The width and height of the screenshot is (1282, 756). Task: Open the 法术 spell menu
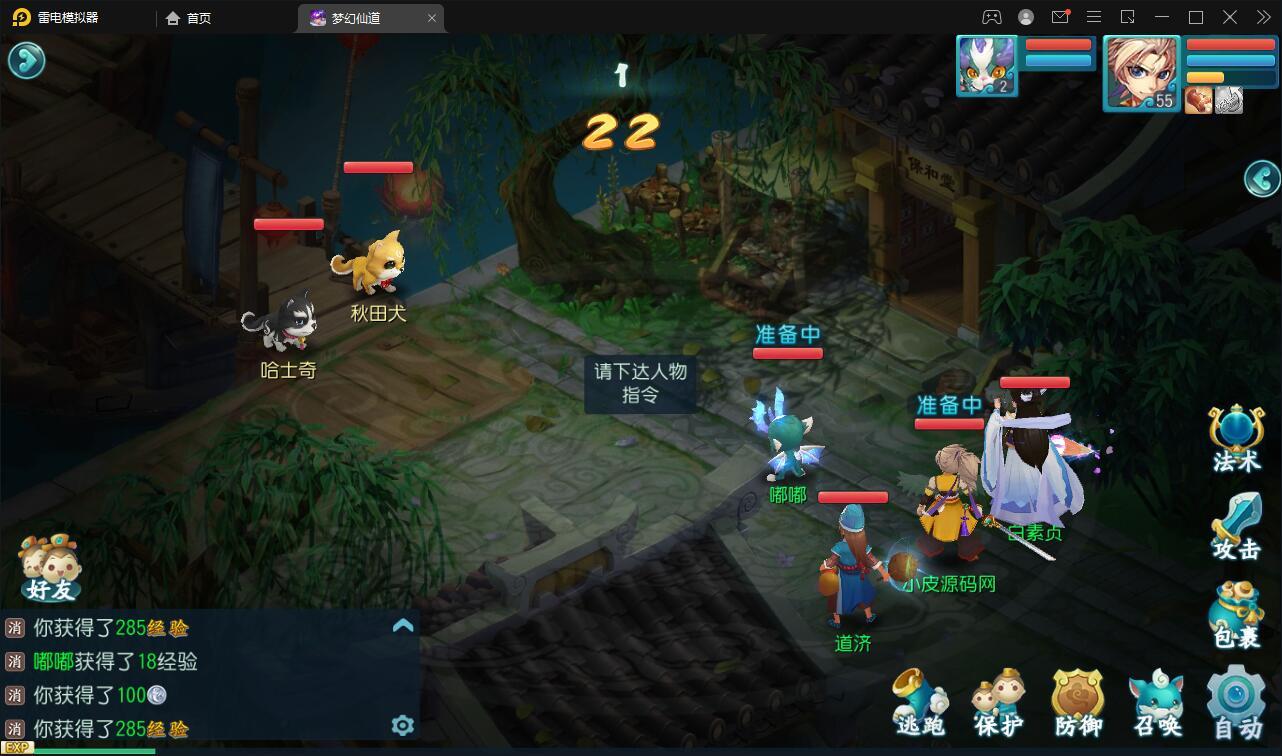(x=1236, y=439)
